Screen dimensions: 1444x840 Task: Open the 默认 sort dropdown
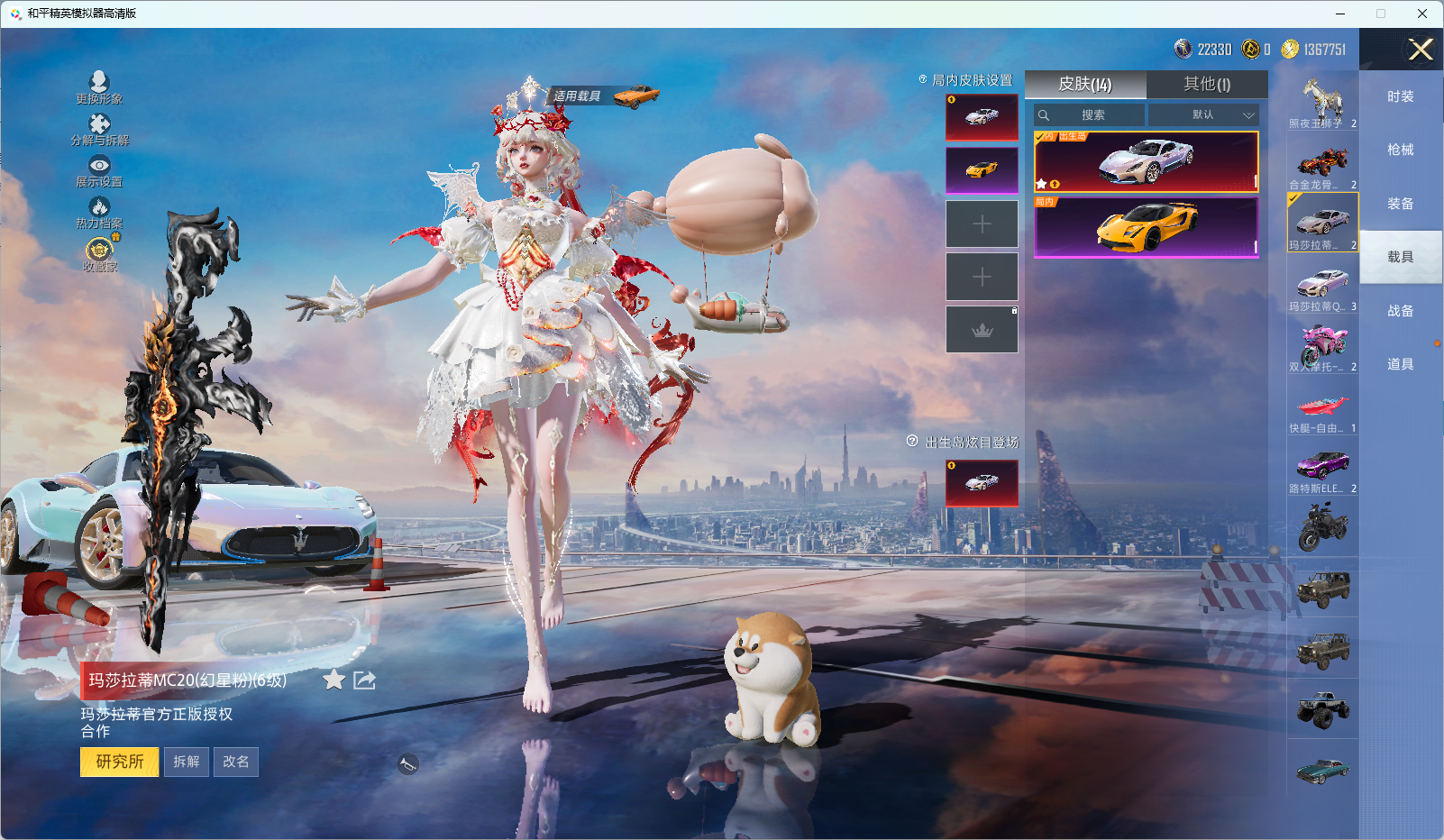pos(1203,115)
